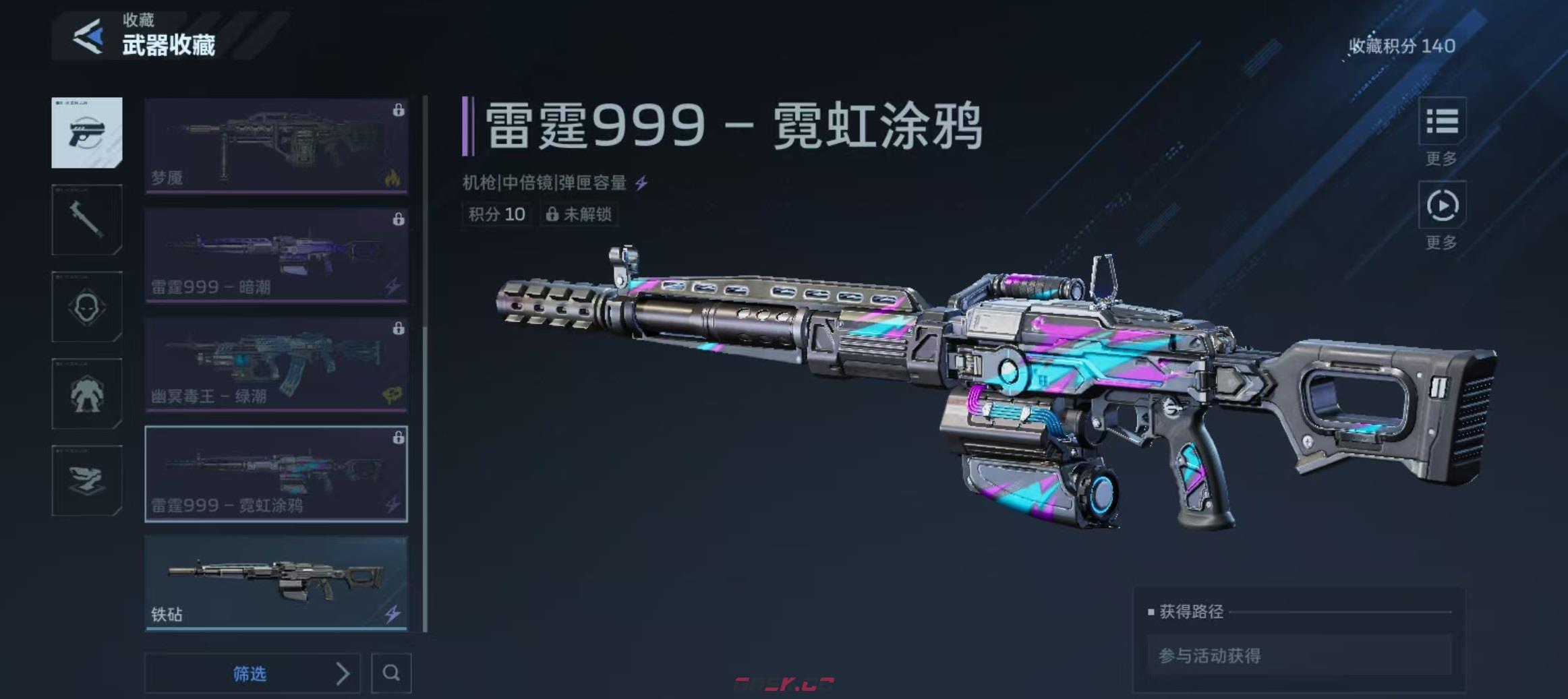
Task: Select the firearms category icon in the sidebar
Action: [x=86, y=133]
